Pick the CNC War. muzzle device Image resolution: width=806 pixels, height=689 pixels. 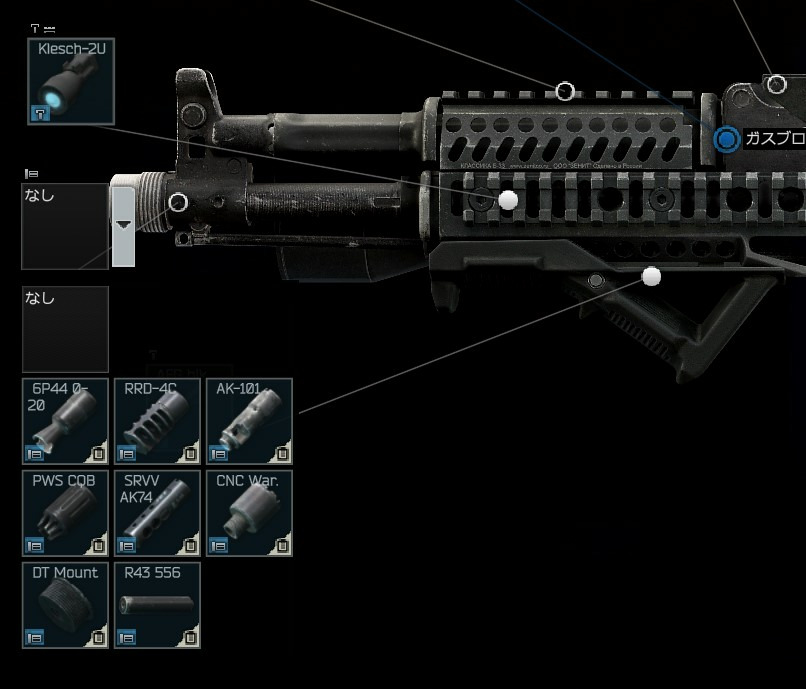click(x=249, y=513)
